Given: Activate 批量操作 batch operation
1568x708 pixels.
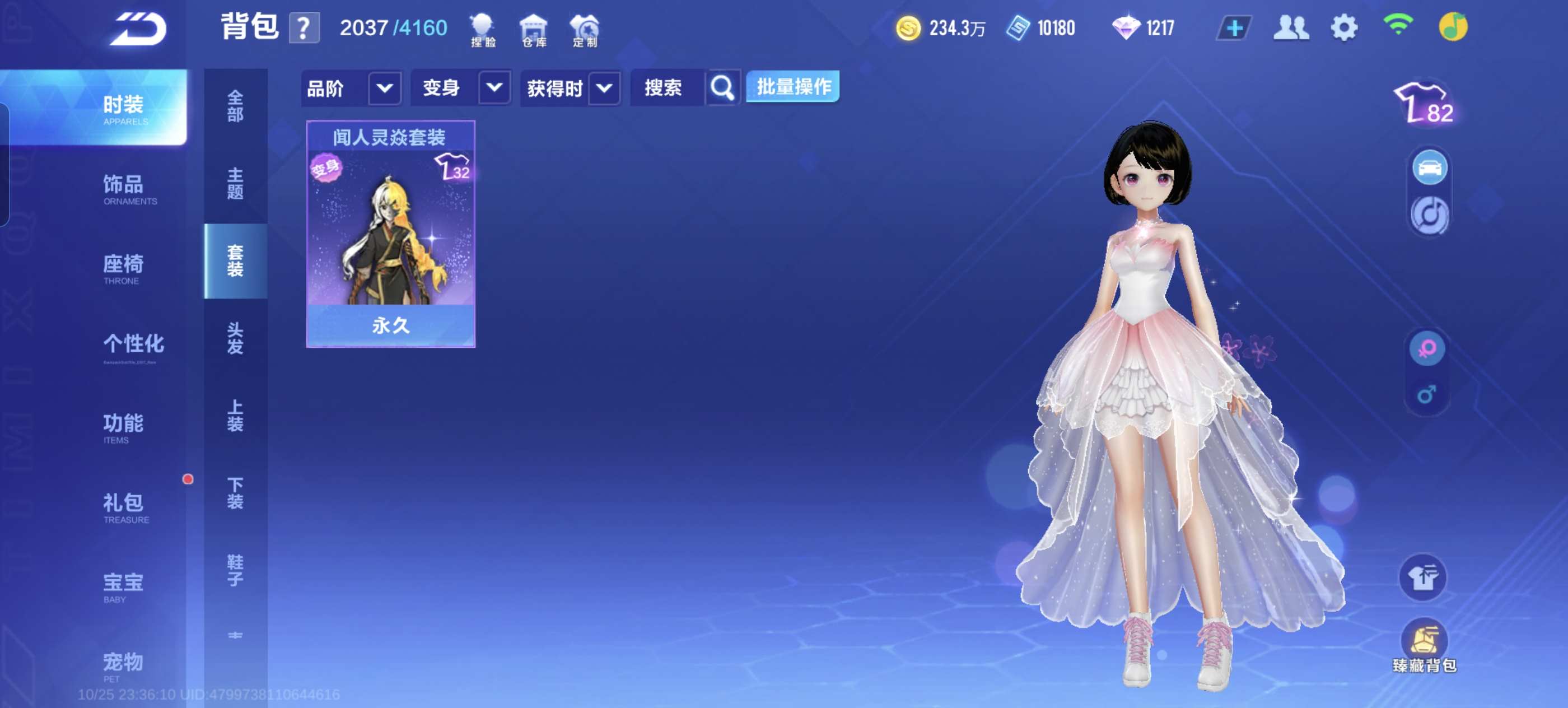Looking at the screenshot, I should [x=792, y=87].
